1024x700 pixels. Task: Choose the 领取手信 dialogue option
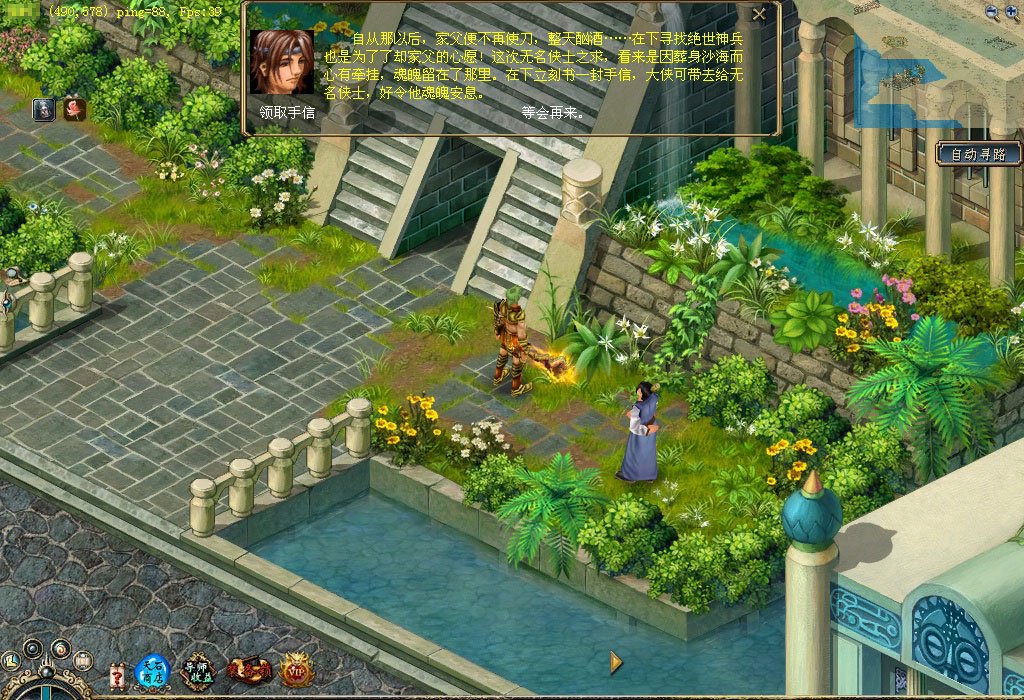pos(286,113)
